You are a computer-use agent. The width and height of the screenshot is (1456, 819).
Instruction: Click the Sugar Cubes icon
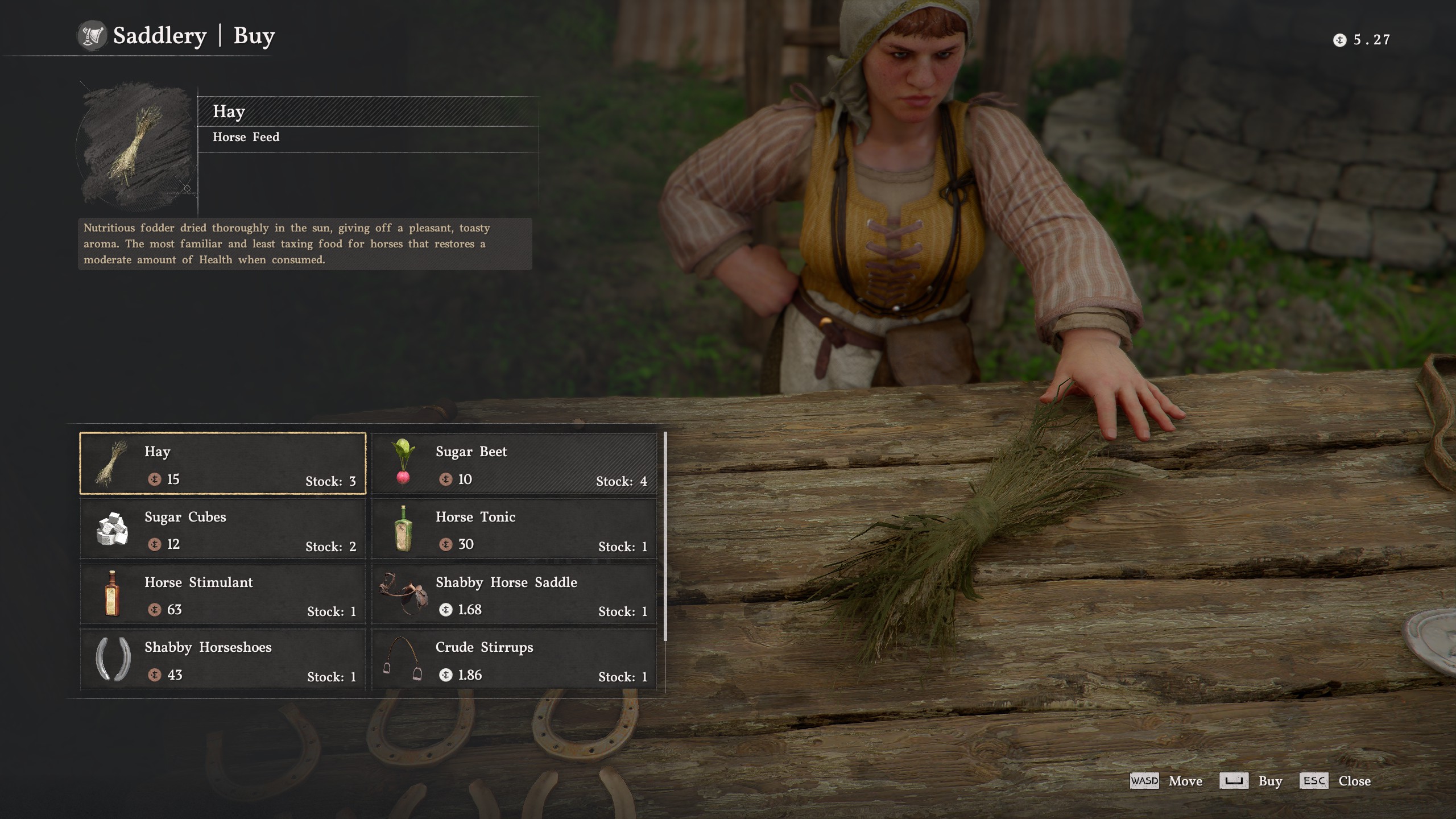pos(113,530)
